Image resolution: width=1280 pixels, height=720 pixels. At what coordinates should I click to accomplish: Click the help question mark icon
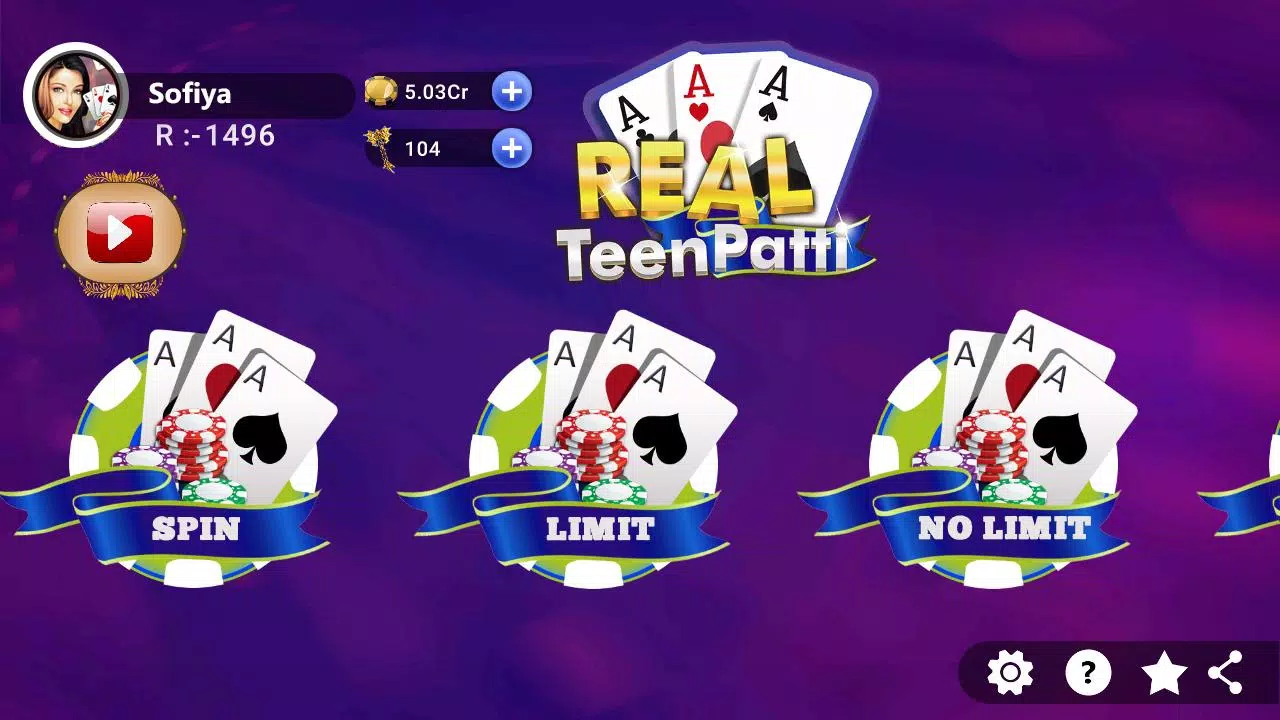[1089, 672]
